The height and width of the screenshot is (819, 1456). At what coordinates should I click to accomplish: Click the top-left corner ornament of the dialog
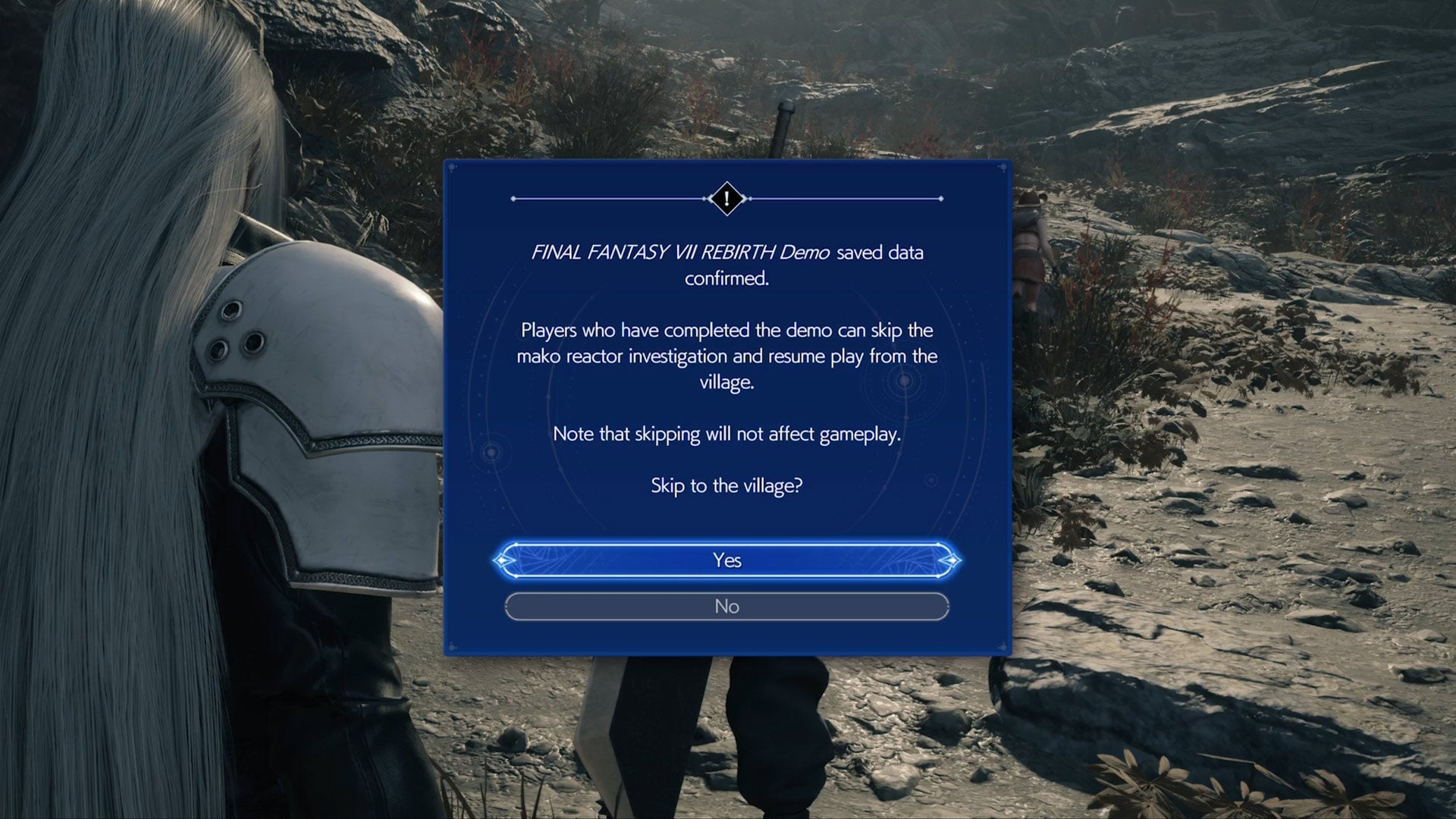(453, 166)
